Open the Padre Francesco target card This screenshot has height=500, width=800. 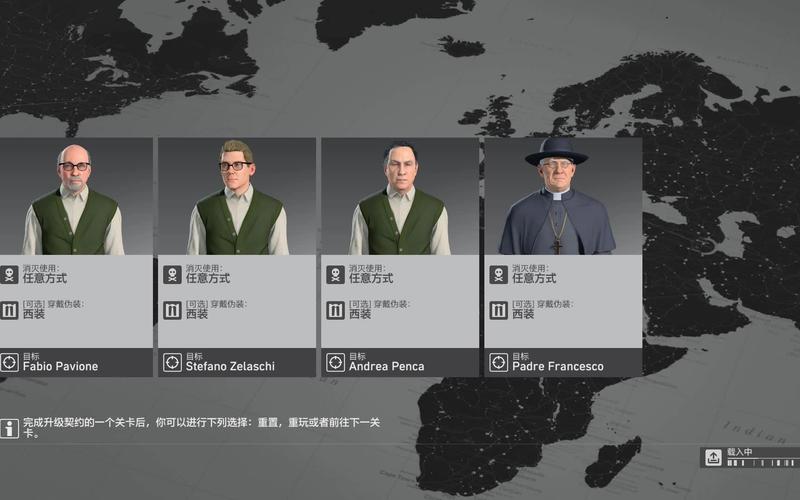563,257
